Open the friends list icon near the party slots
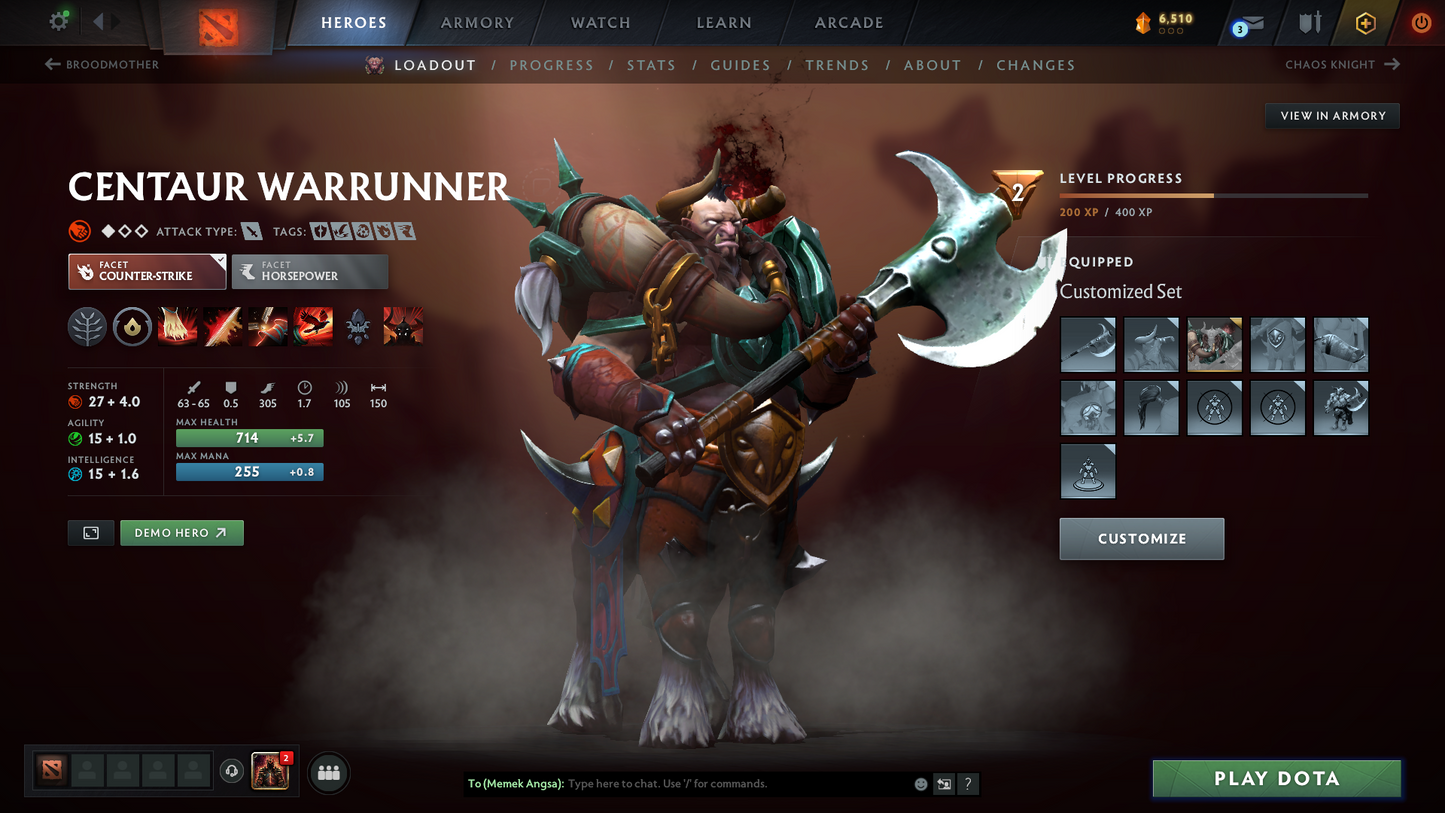Image resolution: width=1445 pixels, height=813 pixels. click(x=328, y=772)
